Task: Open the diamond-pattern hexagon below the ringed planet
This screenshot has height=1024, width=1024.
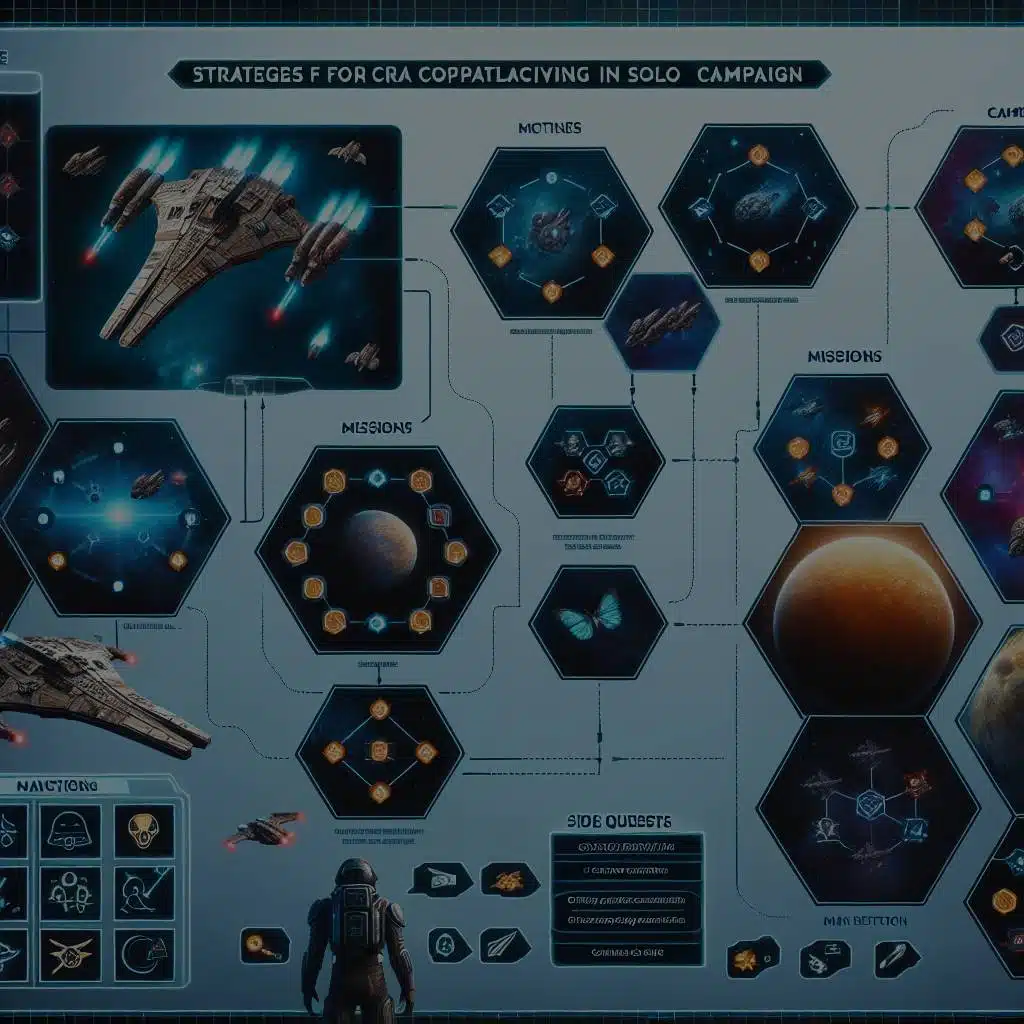Action: [x=380, y=750]
